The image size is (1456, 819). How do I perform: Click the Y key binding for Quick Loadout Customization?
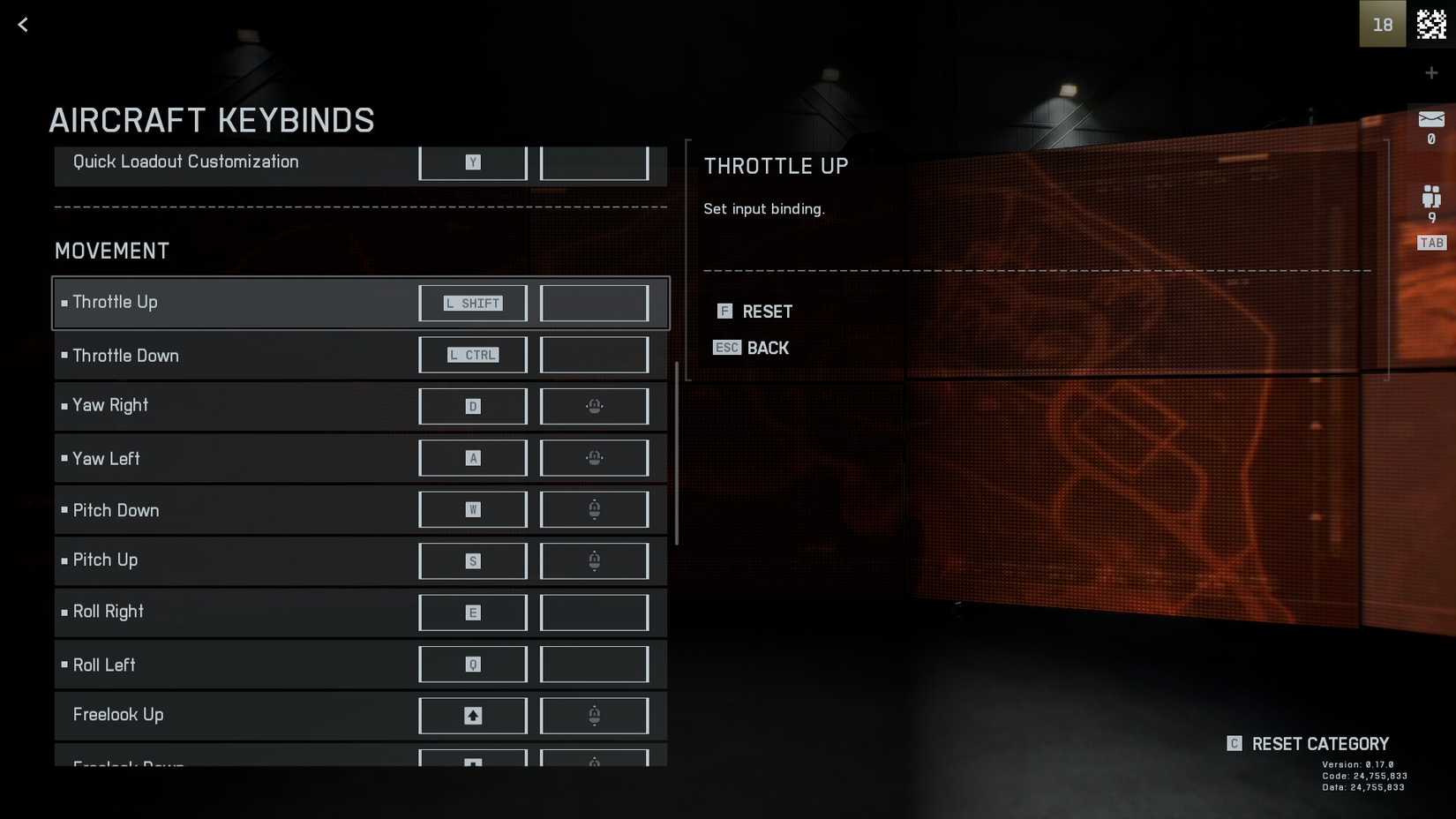pyautogui.click(x=473, y=162)
